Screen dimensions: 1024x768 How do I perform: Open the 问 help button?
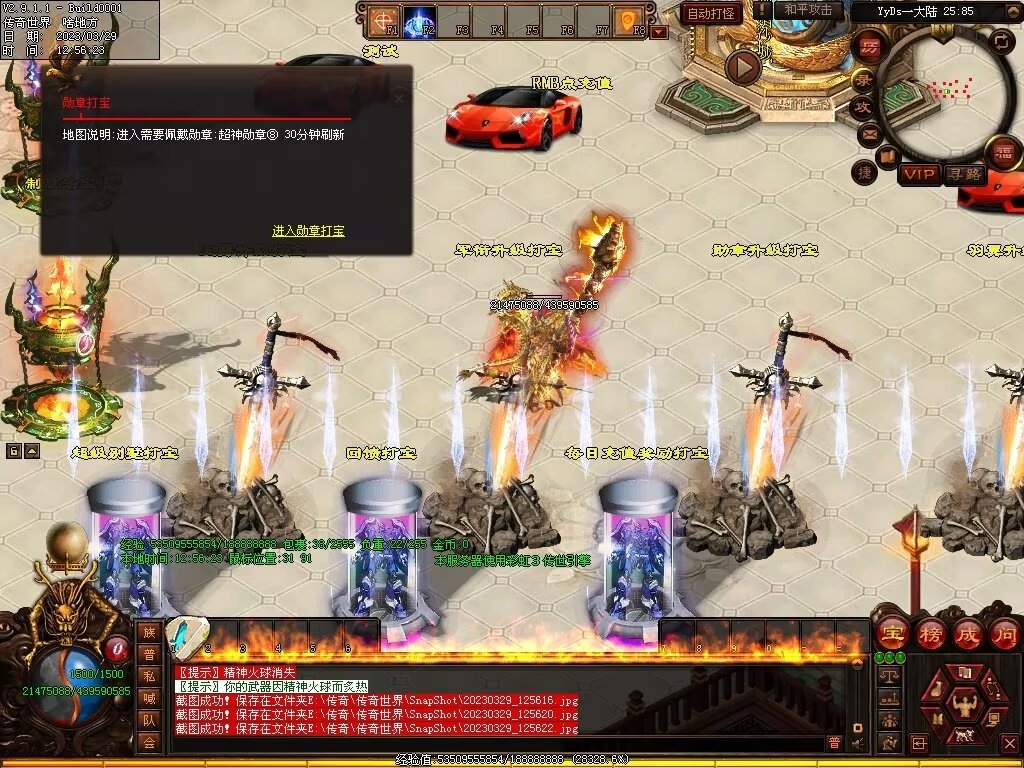pyautogui.click(x=1004, y=634)
